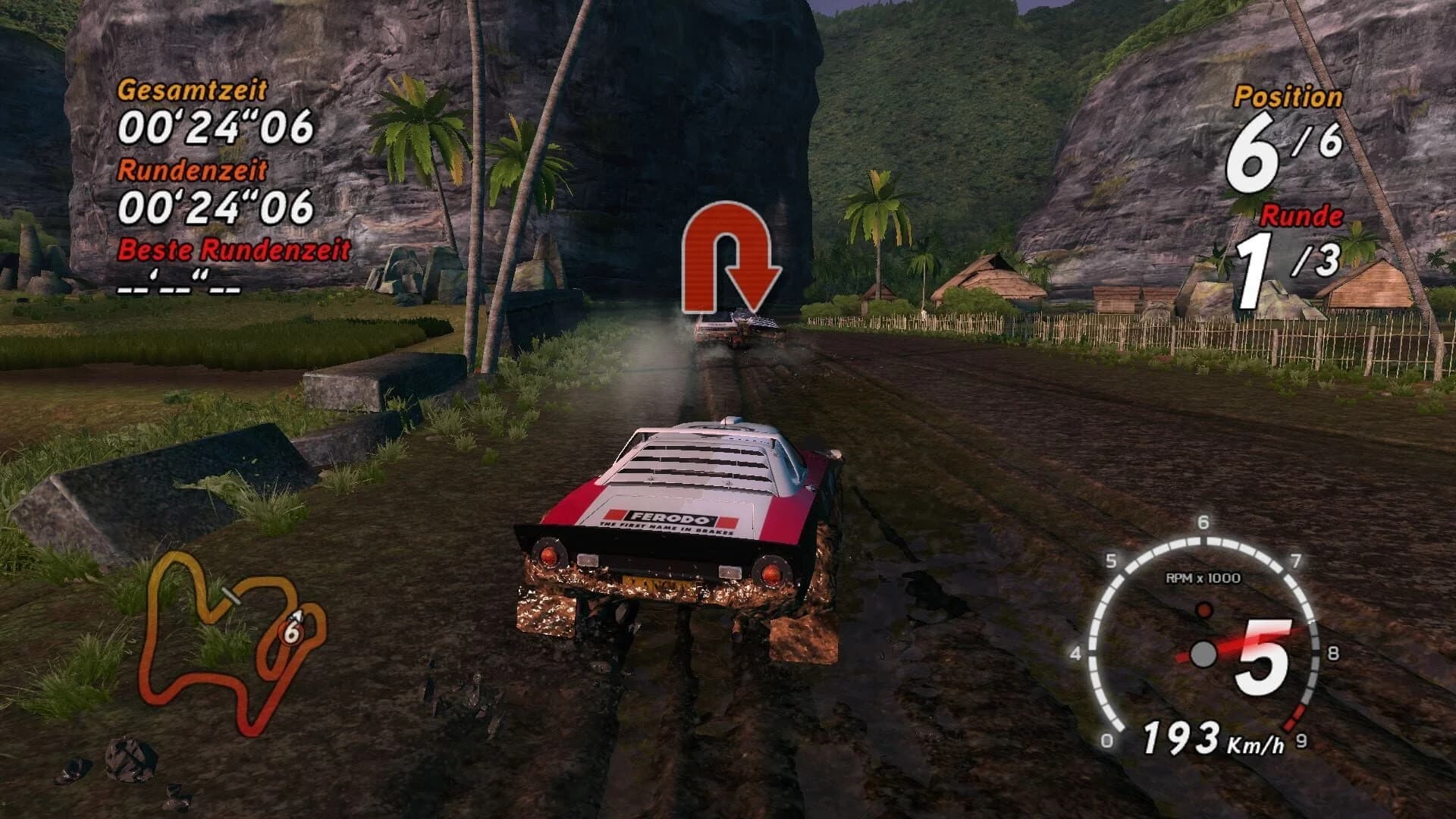Expand the Runde 1/3 lap counter
Image resolution: width=1456 pixels, height=819 pixels.
click(x=1287, y=269)
